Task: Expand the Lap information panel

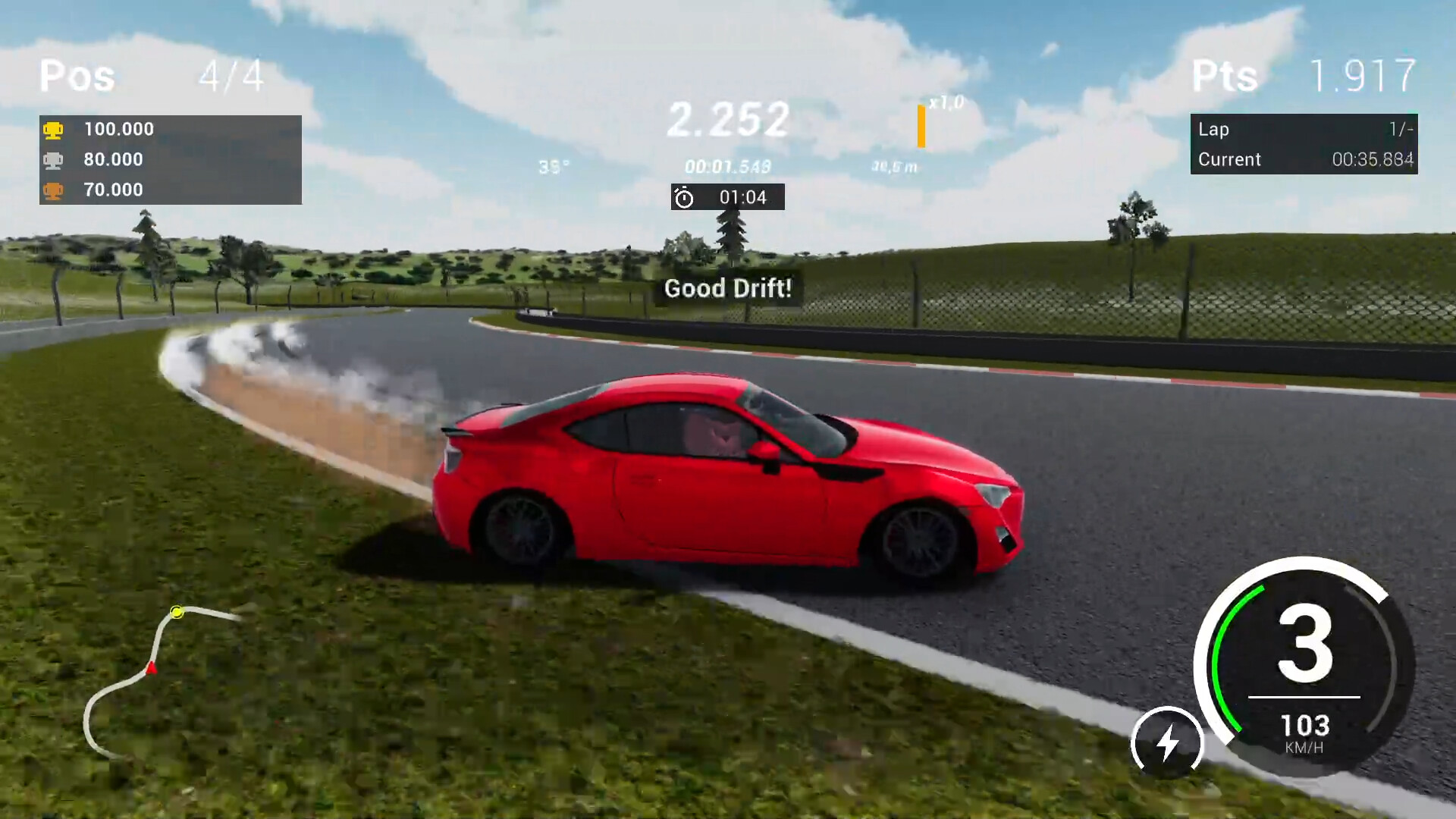Action: tap(1304, 144)
